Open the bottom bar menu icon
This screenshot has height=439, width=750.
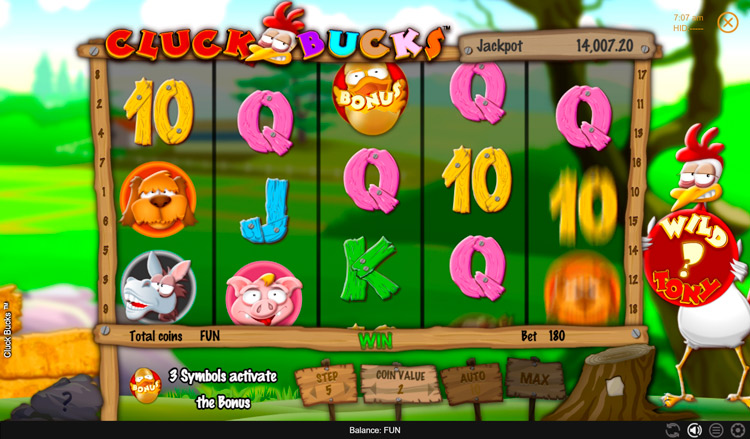click(716, 430)
